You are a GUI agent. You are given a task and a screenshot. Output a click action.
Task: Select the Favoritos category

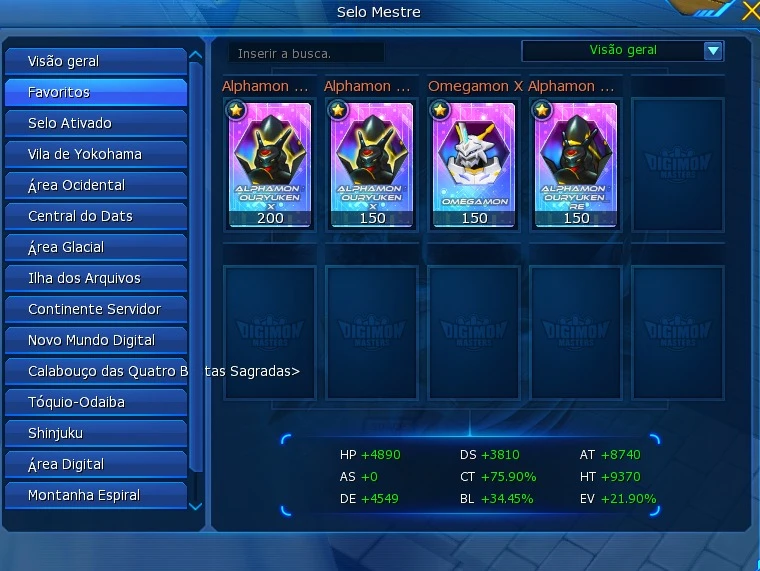tap(95, 92)
